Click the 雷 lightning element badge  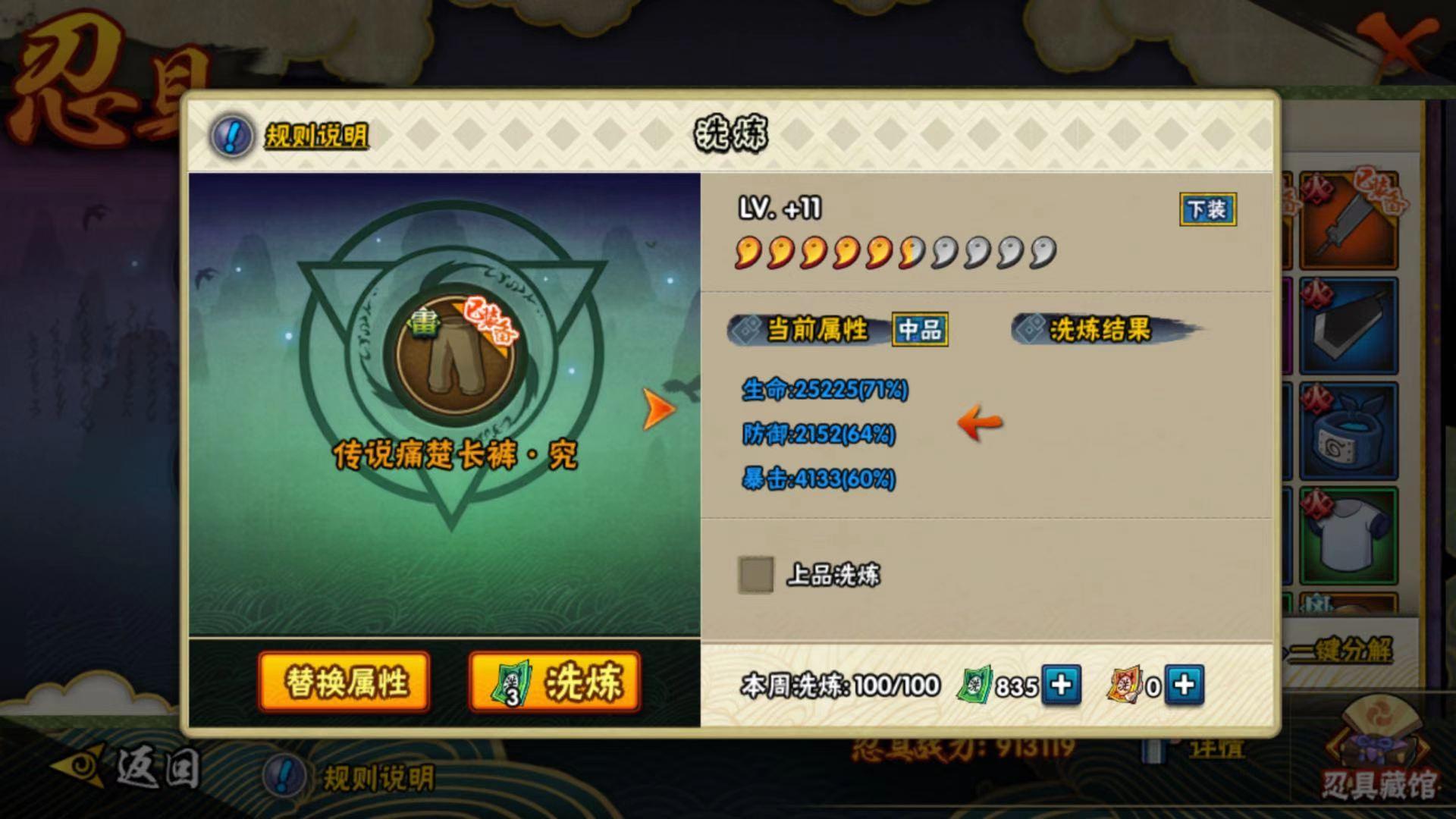[x=426, y=326]
